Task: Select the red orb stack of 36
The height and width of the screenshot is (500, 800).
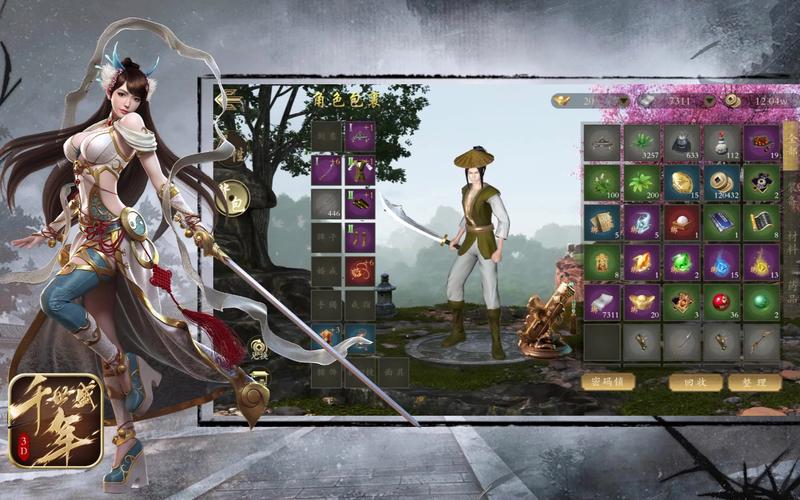Action: [x=722, y=303]
